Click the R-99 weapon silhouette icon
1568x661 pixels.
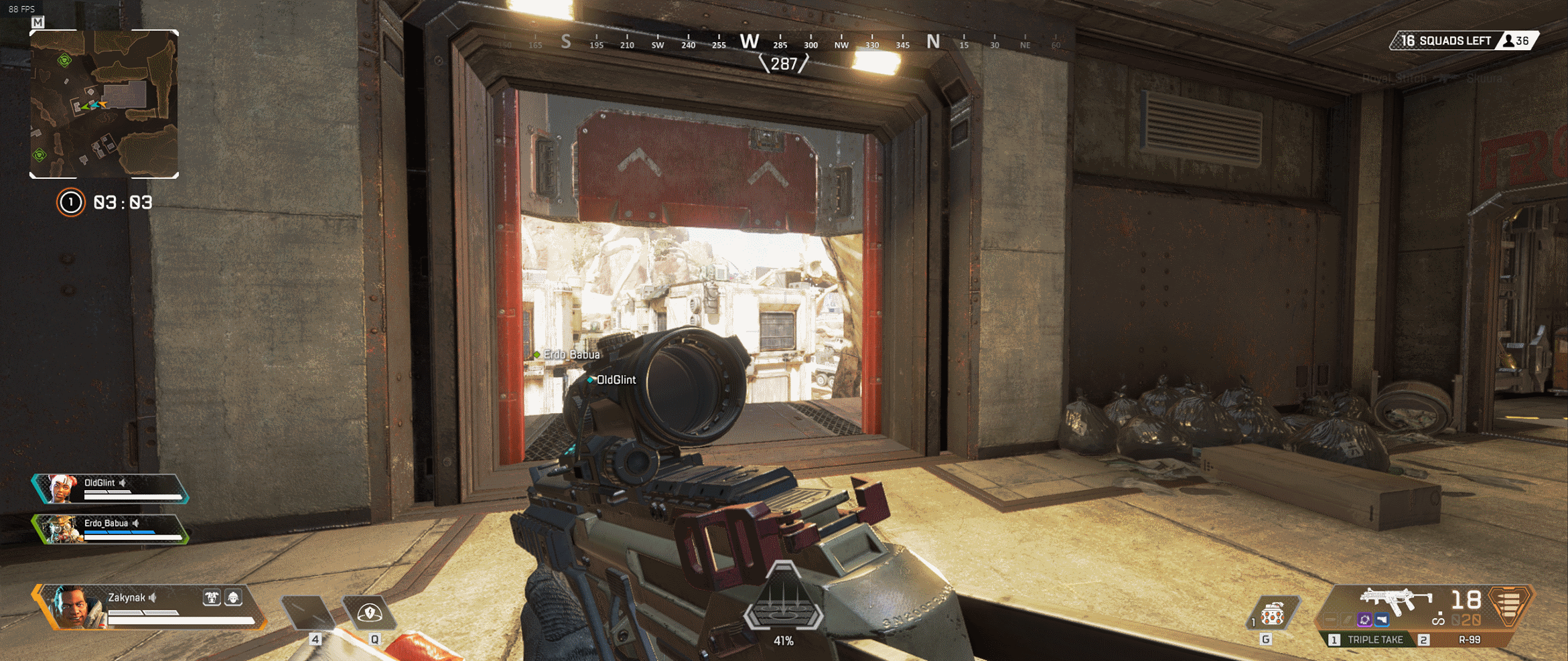(1395, 599)
